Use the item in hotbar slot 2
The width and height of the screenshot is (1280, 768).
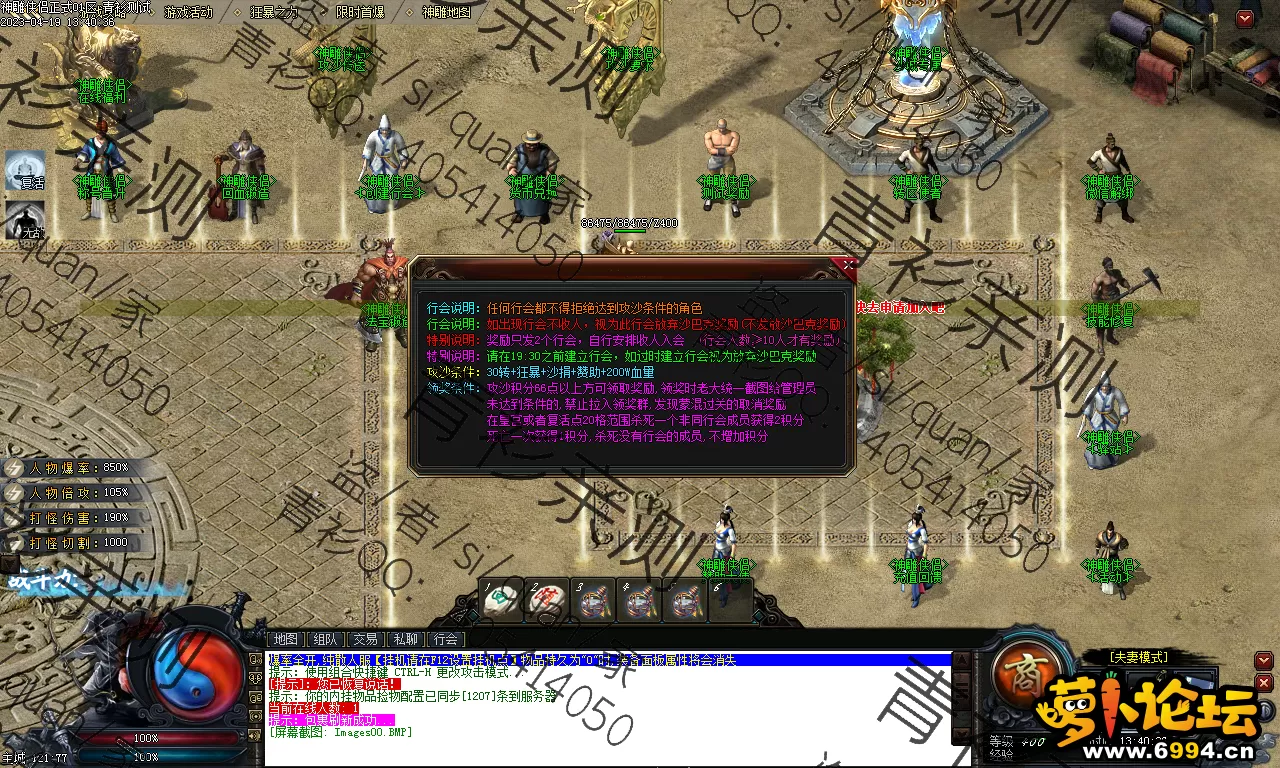coord(544,600)
